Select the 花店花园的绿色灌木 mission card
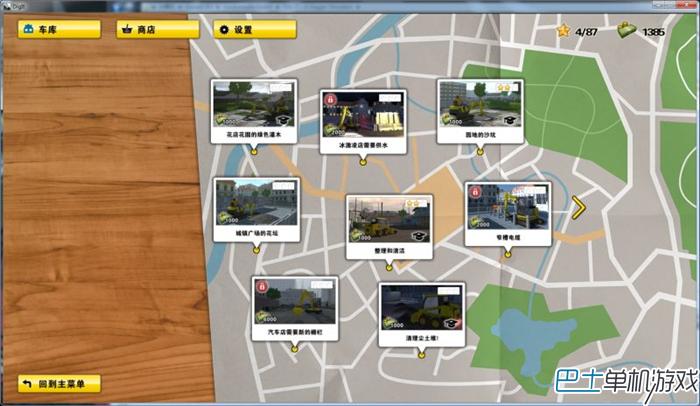 pyautogui.click(x=254, y=111)
